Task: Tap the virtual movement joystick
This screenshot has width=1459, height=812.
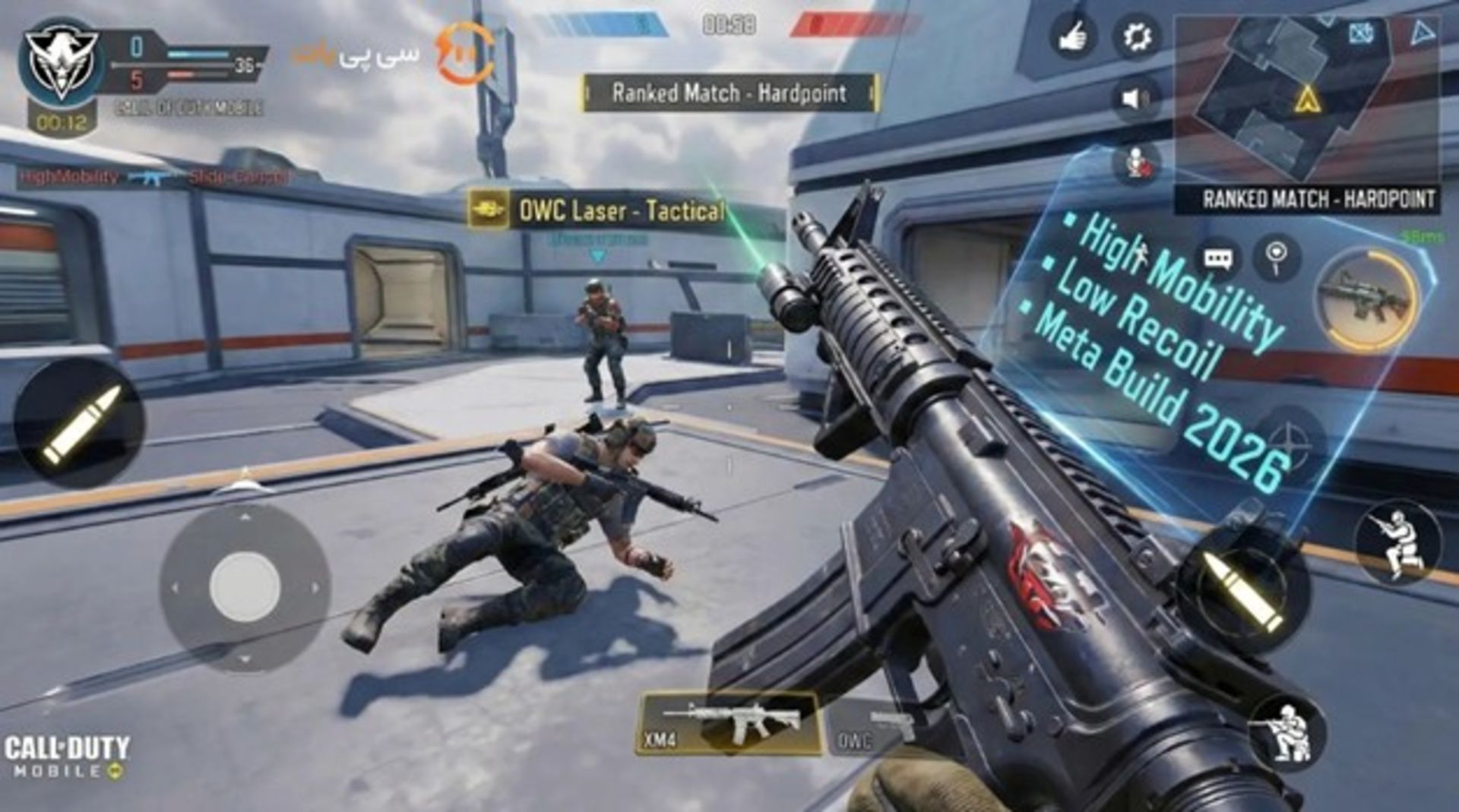Action: coord(245,587)
